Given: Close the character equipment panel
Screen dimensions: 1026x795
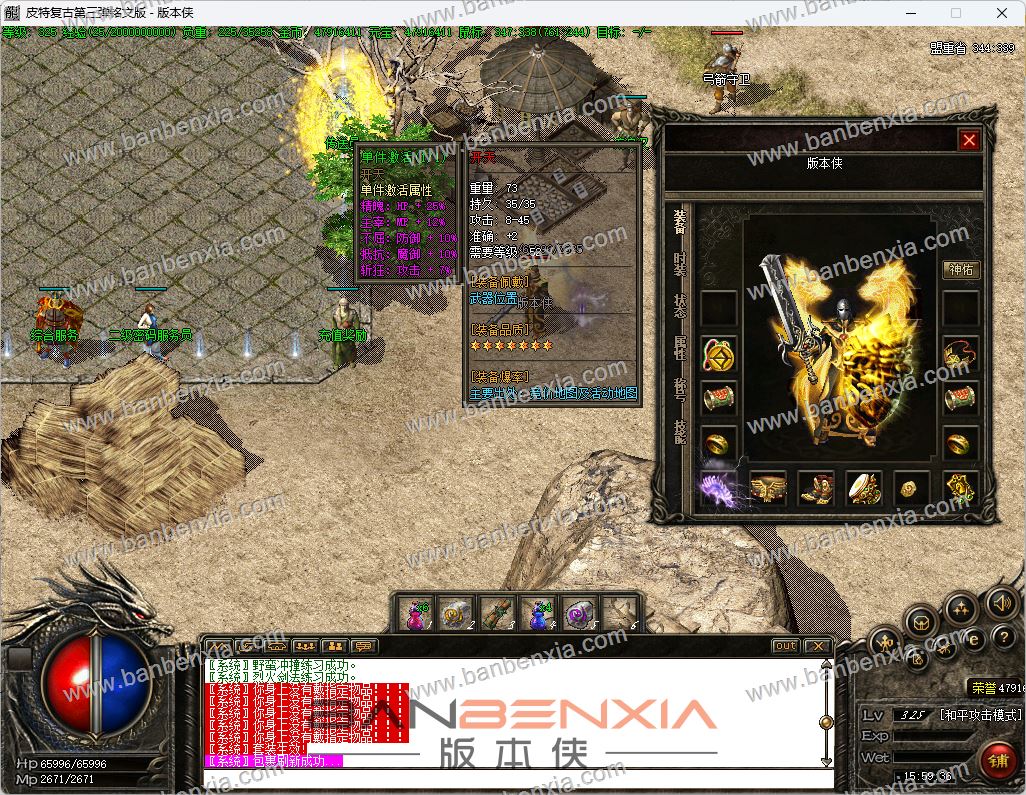Looking at the screenshot, I should pos(968,141).
